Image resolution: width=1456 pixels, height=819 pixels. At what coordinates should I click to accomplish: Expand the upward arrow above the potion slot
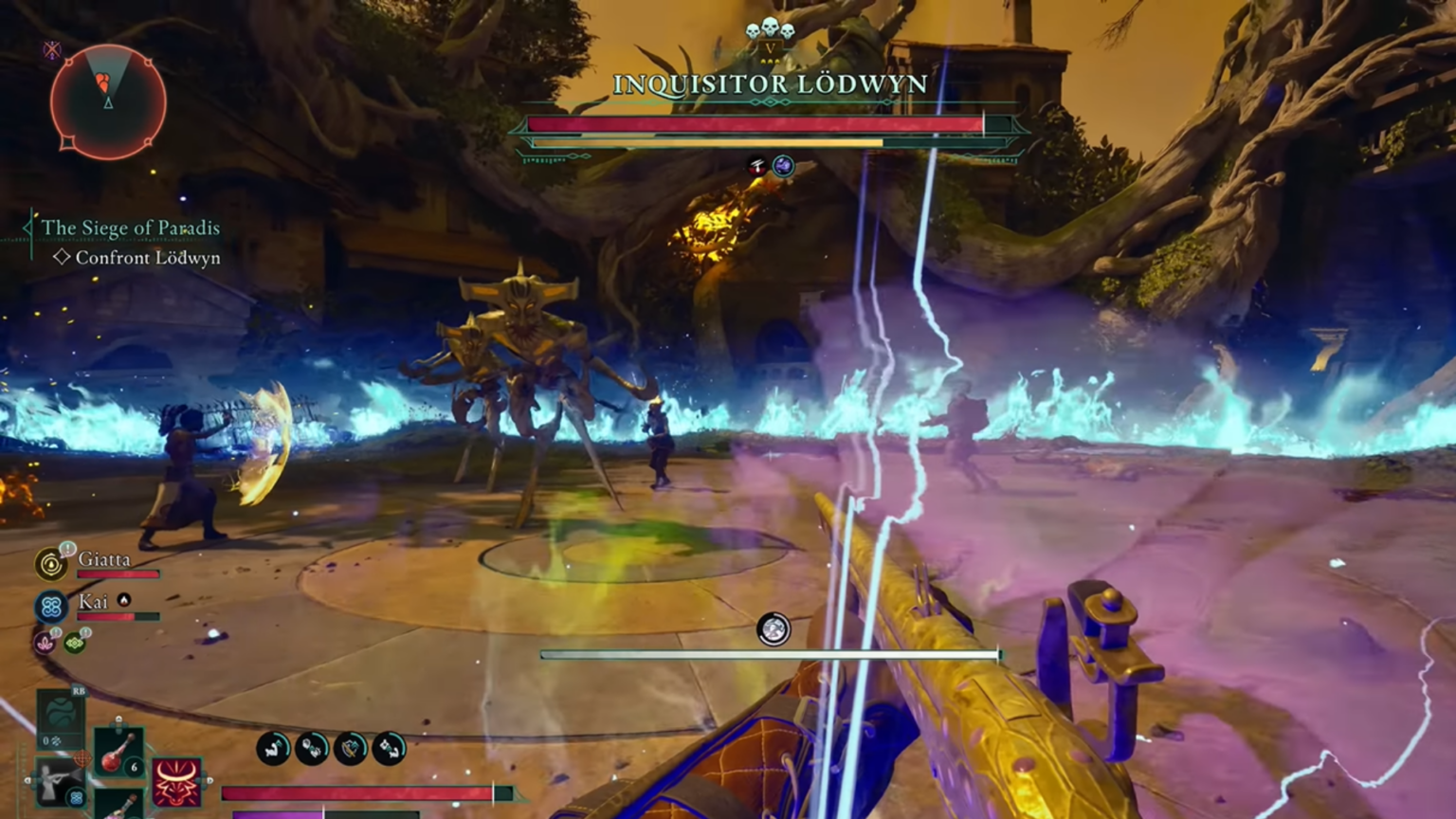118,718
